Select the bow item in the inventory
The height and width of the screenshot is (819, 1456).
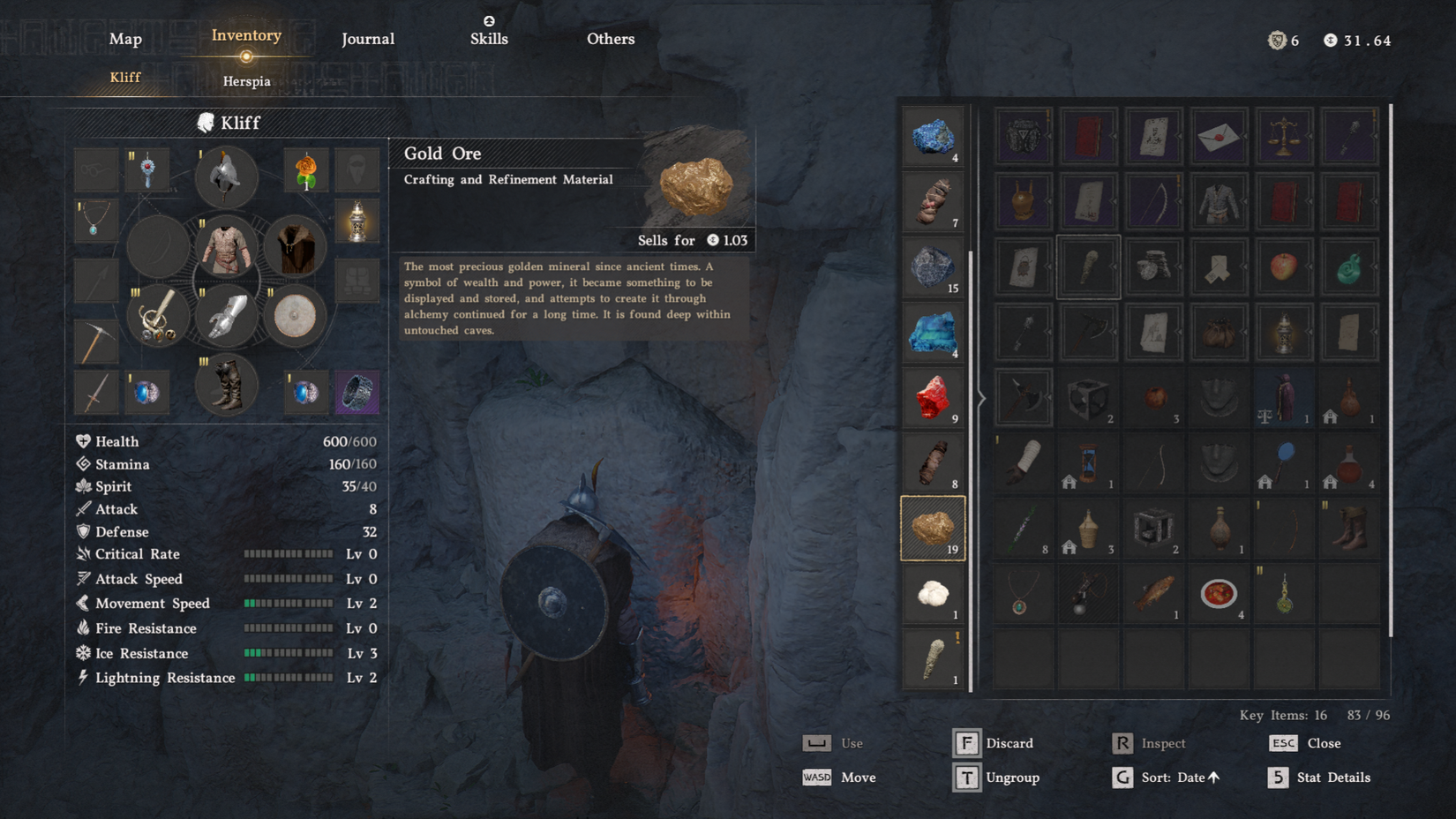[x=1153, y=200]
